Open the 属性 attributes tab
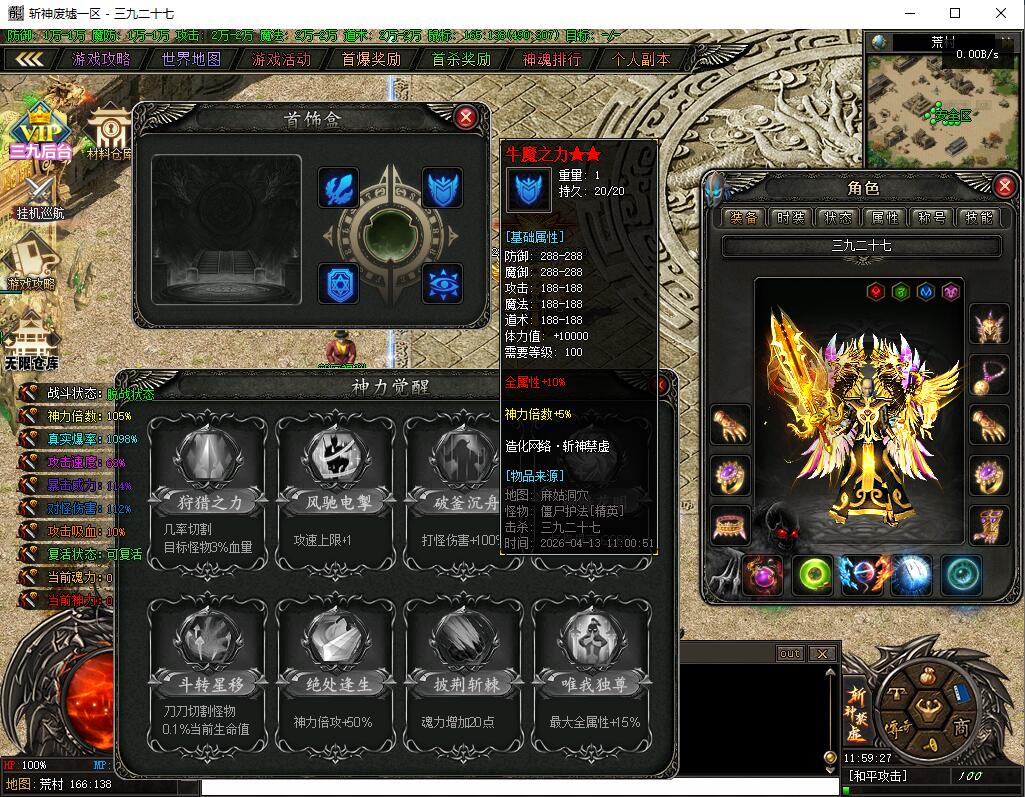This screenshot has height=797, width=1025. 885,217
